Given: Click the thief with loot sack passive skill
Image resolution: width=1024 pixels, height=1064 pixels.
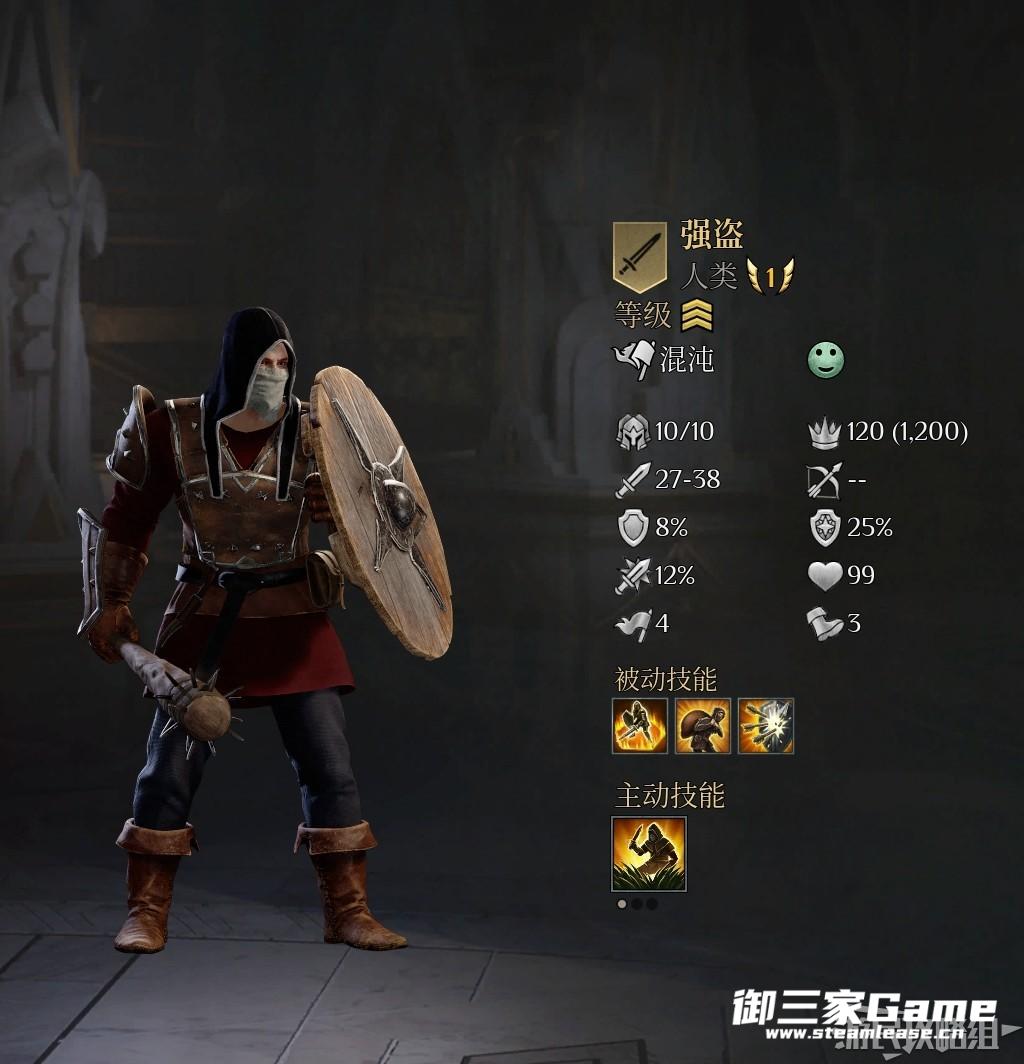Looking at the screenshot, I should coord(703,726).
